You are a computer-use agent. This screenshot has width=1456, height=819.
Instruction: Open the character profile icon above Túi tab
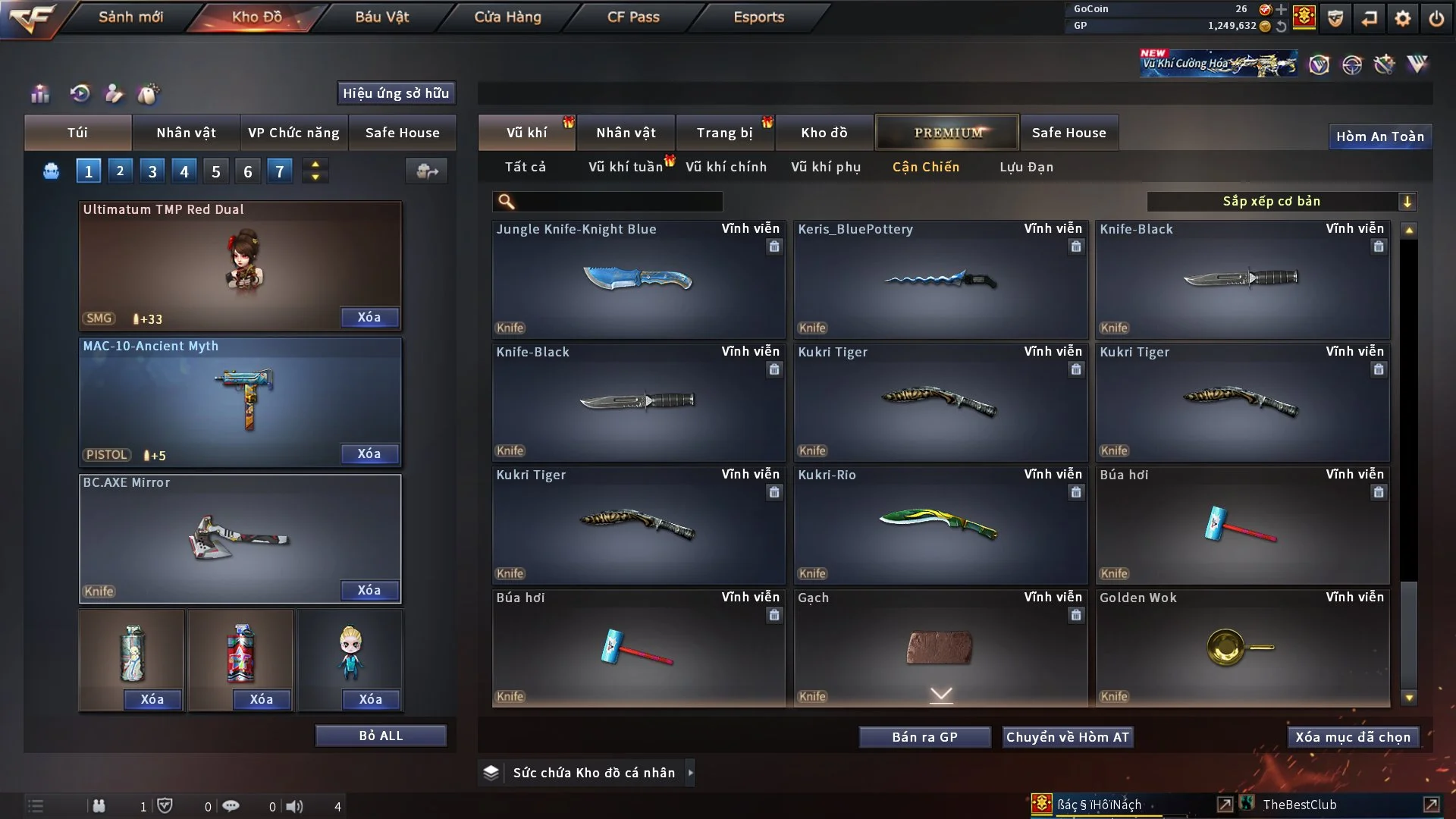(x=113, y=94)
